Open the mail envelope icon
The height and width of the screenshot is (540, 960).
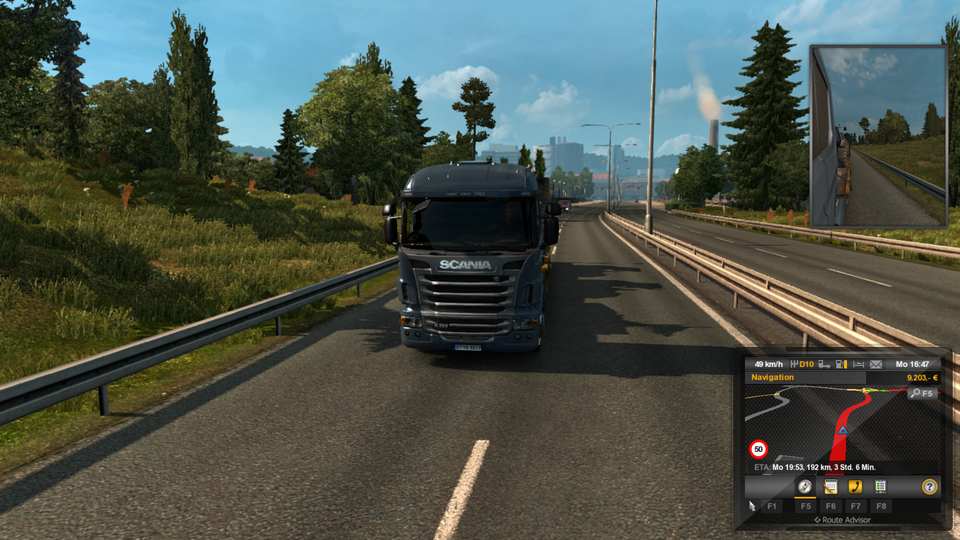pyautogui.click(x=875, y=364)
